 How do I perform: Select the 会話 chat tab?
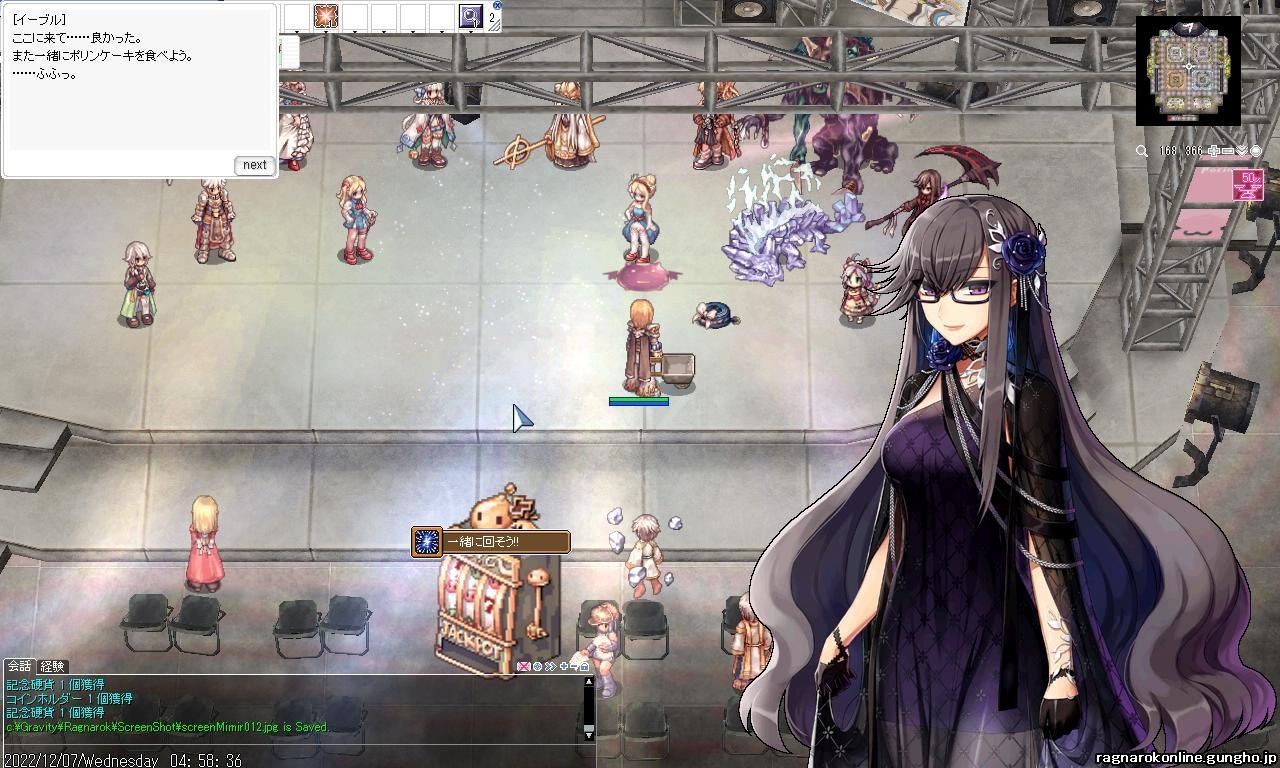tap(18, 665)
